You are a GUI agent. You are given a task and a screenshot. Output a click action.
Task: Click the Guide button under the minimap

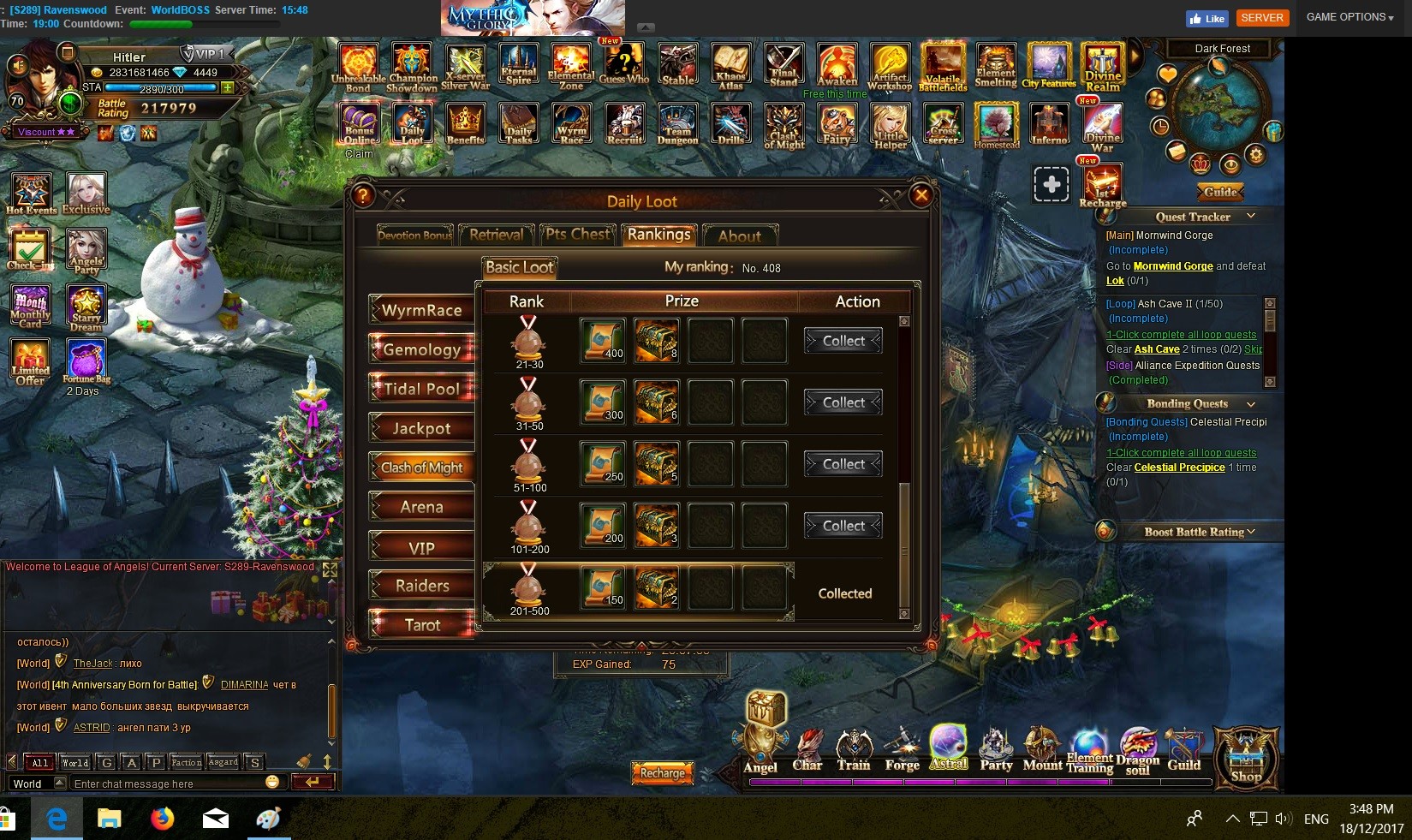click(1219, 192)
